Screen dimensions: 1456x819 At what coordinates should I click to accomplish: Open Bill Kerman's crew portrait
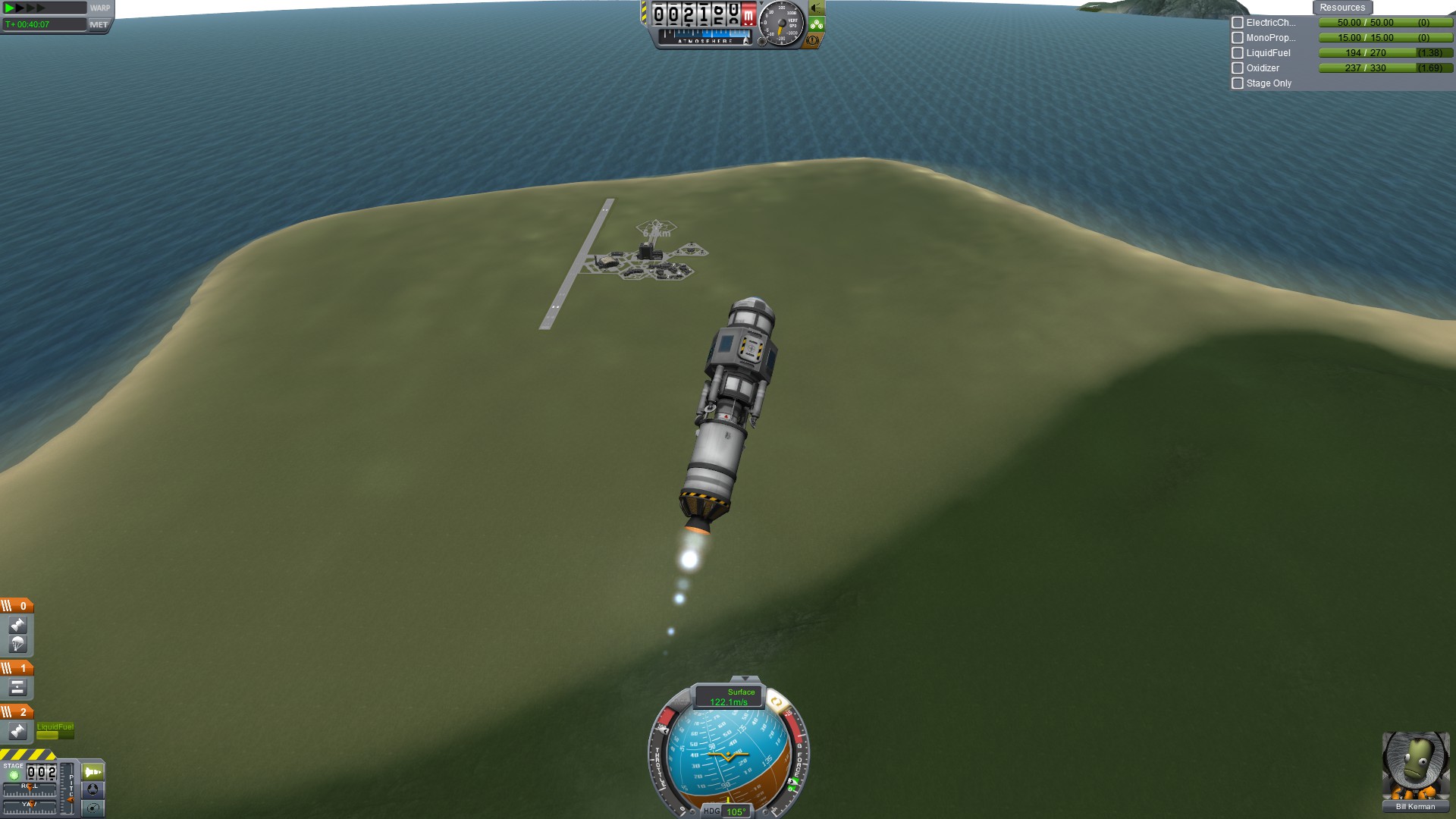coord(1415,766)
